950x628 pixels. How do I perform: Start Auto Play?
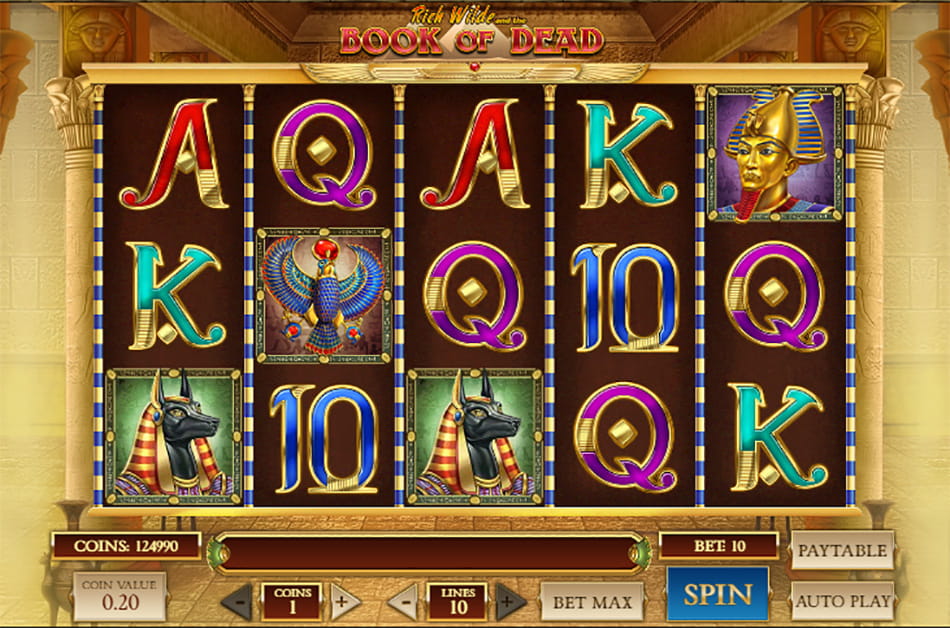[x=842, y=602]
